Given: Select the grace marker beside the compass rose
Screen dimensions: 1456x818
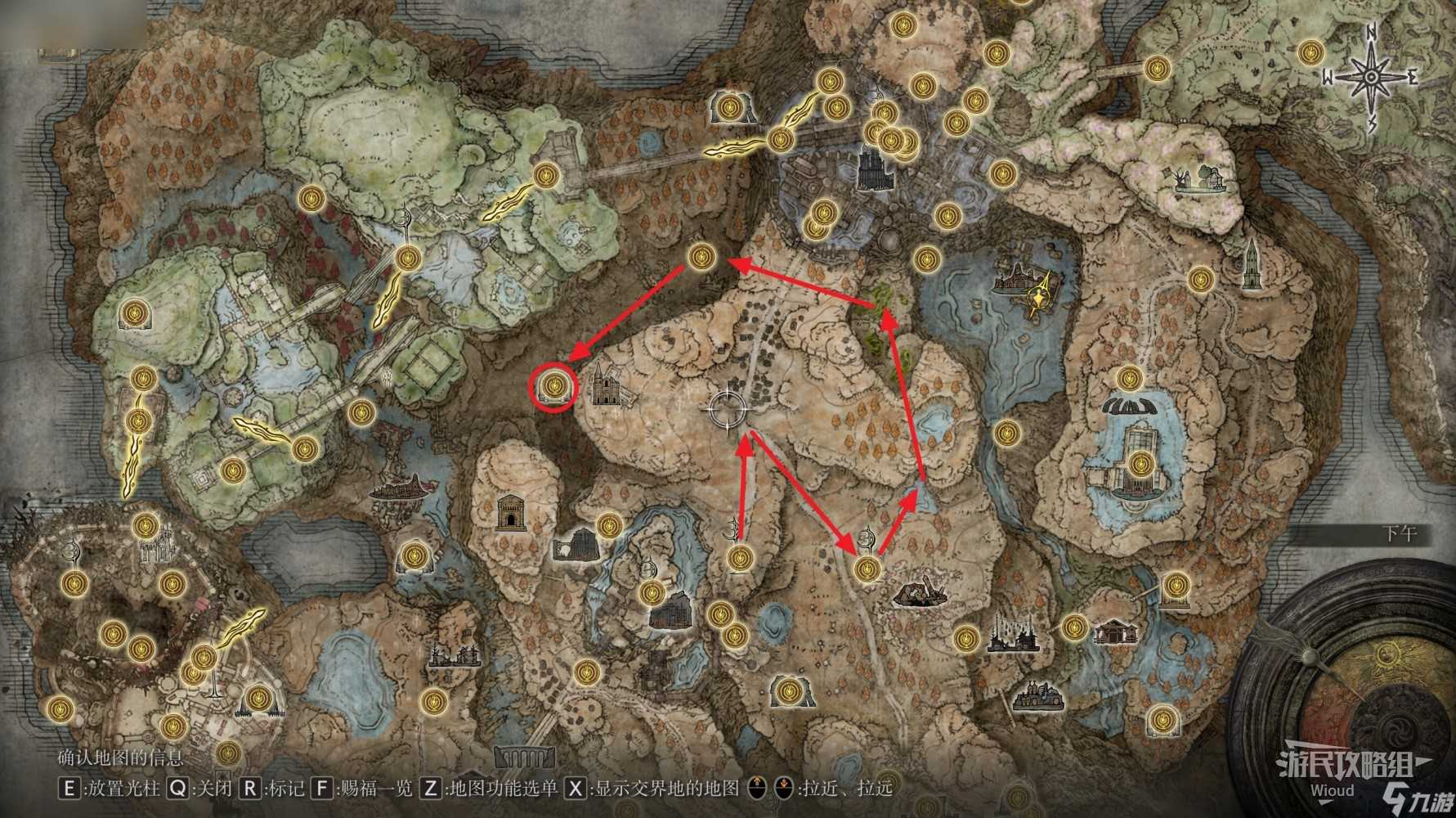Looking at the screenshot, I should click(x=1311, y=53).
